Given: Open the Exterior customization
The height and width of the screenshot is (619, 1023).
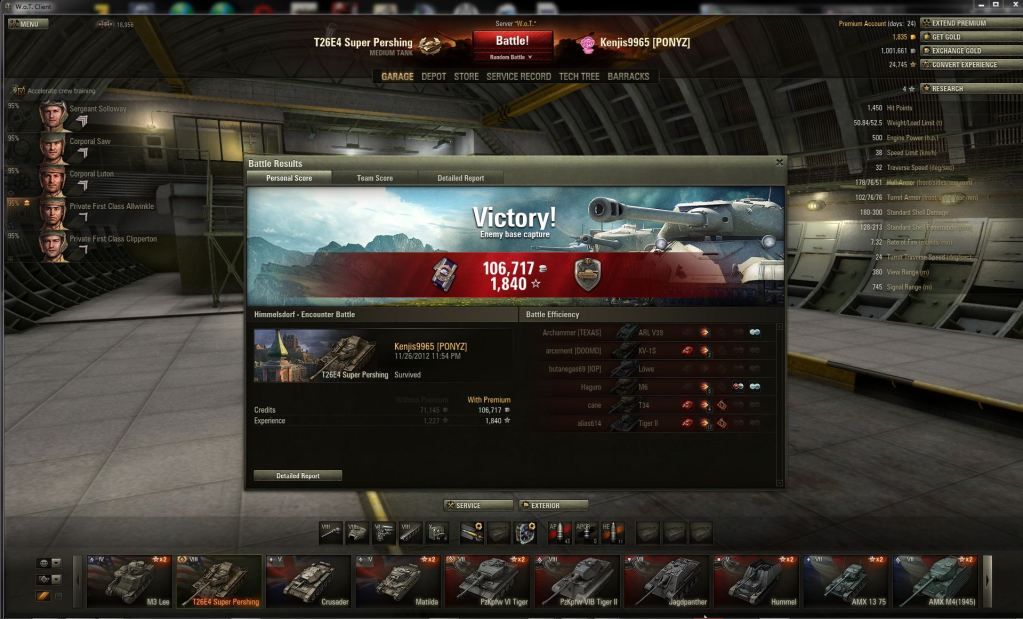Looking at the screenshot, I should click(x=553, y=505).
